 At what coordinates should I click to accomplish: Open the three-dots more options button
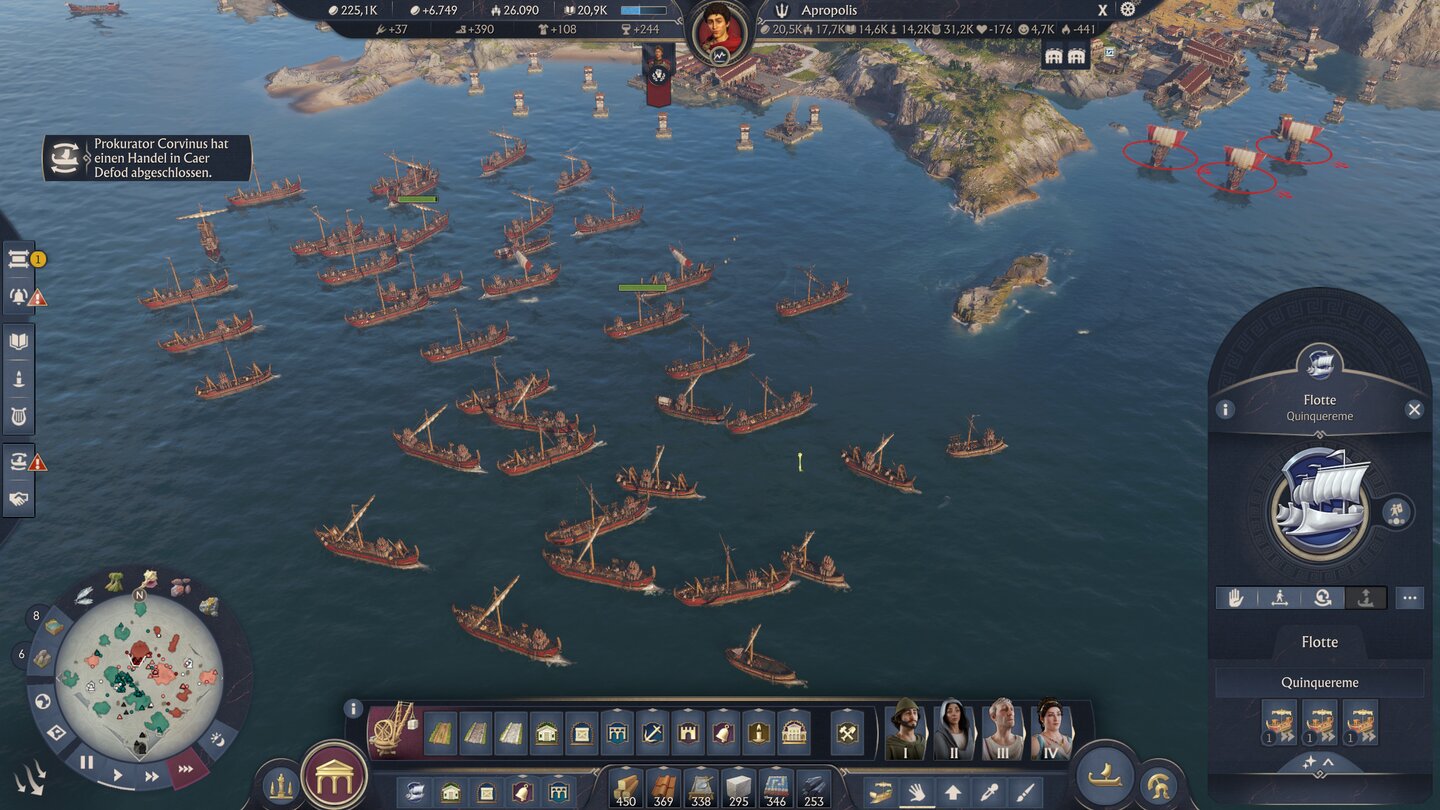point(1410,598)
